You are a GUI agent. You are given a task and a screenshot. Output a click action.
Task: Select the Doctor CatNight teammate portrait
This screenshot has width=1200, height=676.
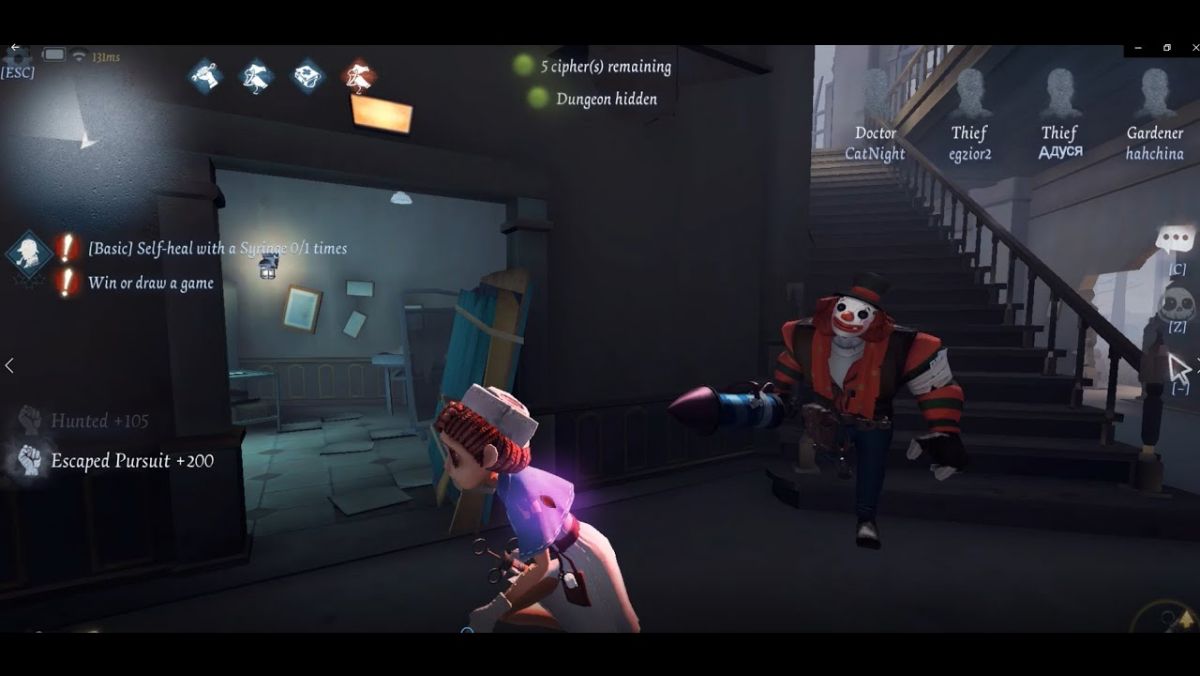(875, 95)
